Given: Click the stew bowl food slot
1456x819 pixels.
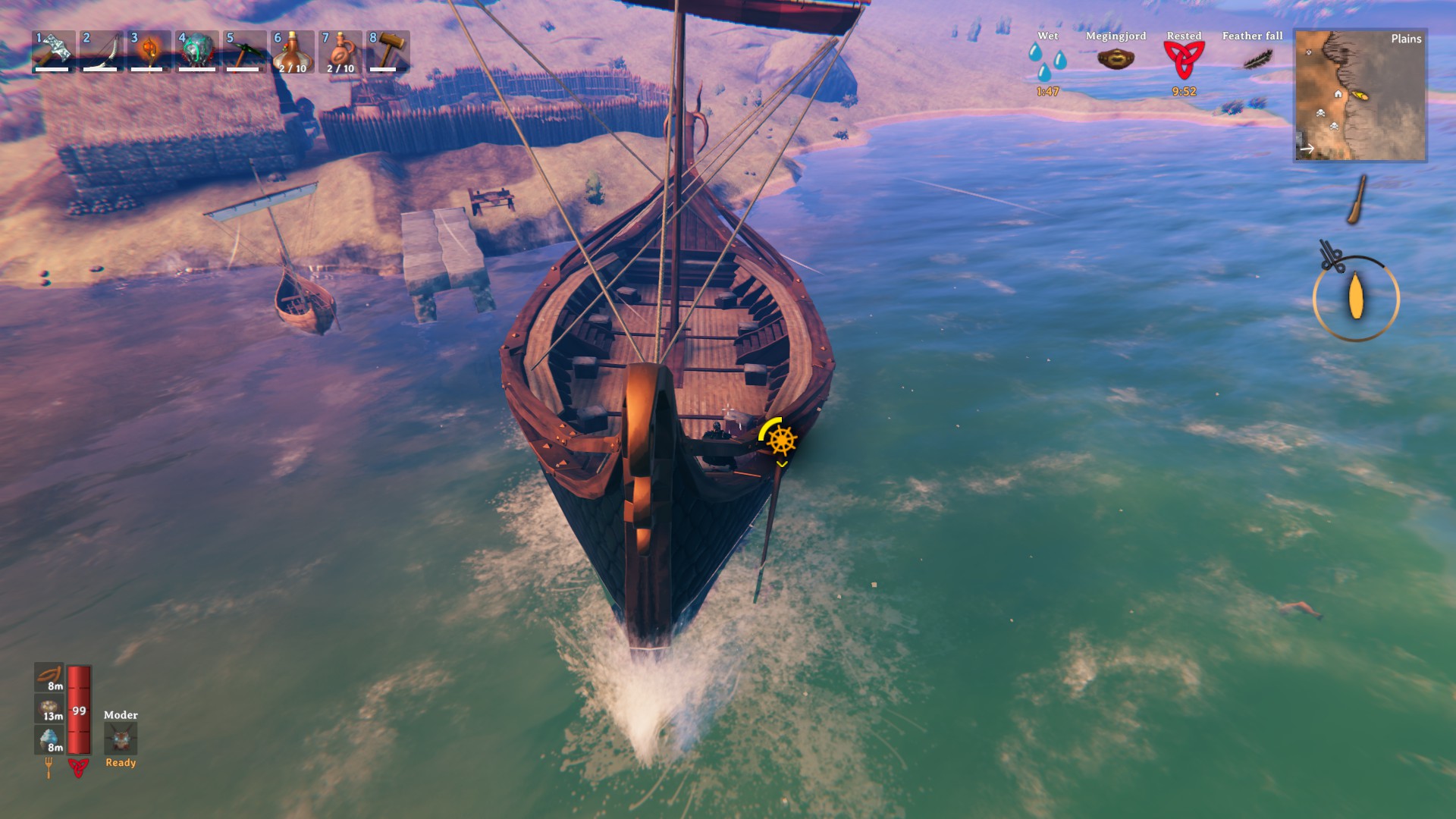Looking at the screenshot, I should pos(50,708).
